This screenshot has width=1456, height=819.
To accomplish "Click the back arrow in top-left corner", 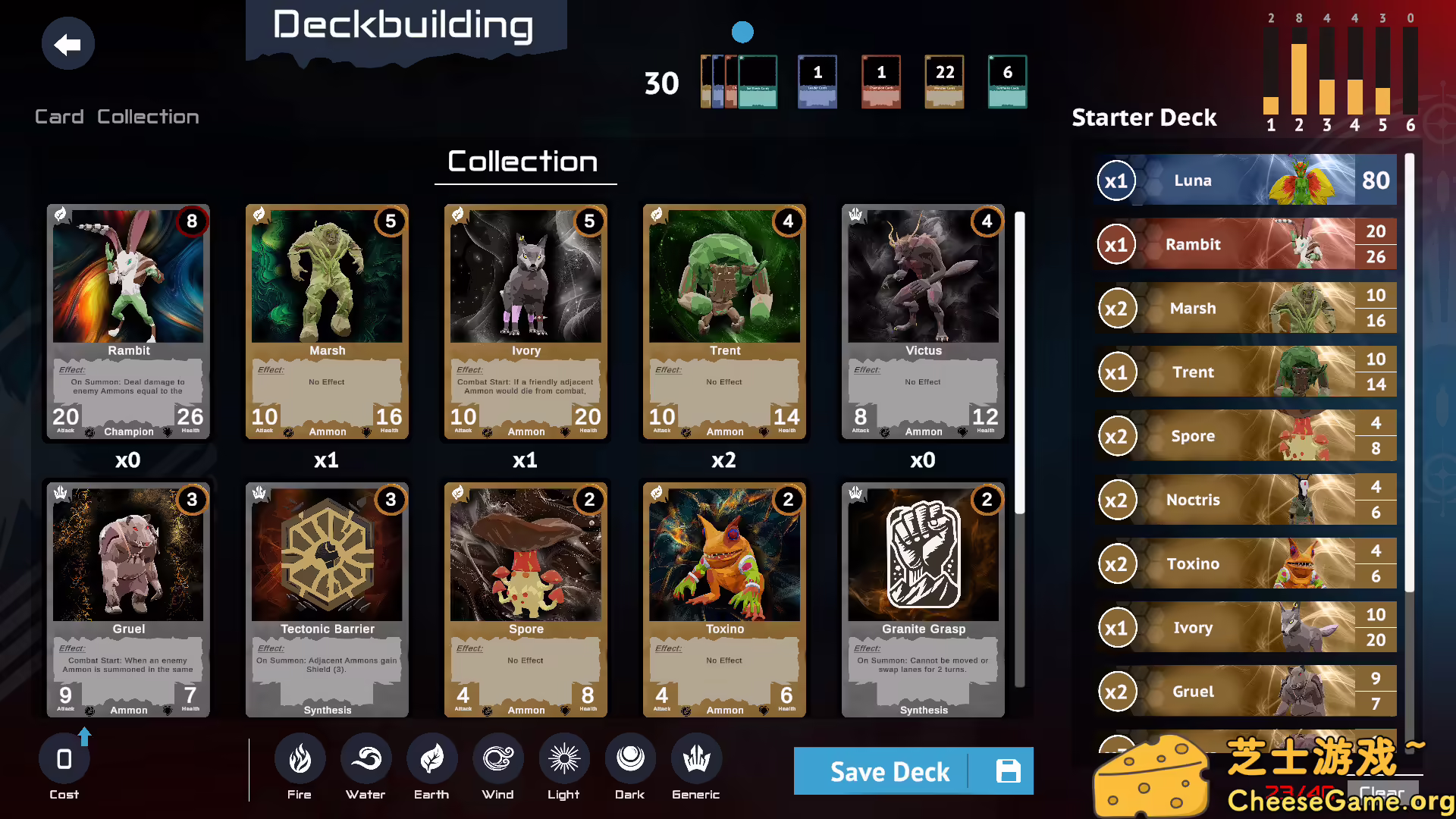I will (67, 43).
